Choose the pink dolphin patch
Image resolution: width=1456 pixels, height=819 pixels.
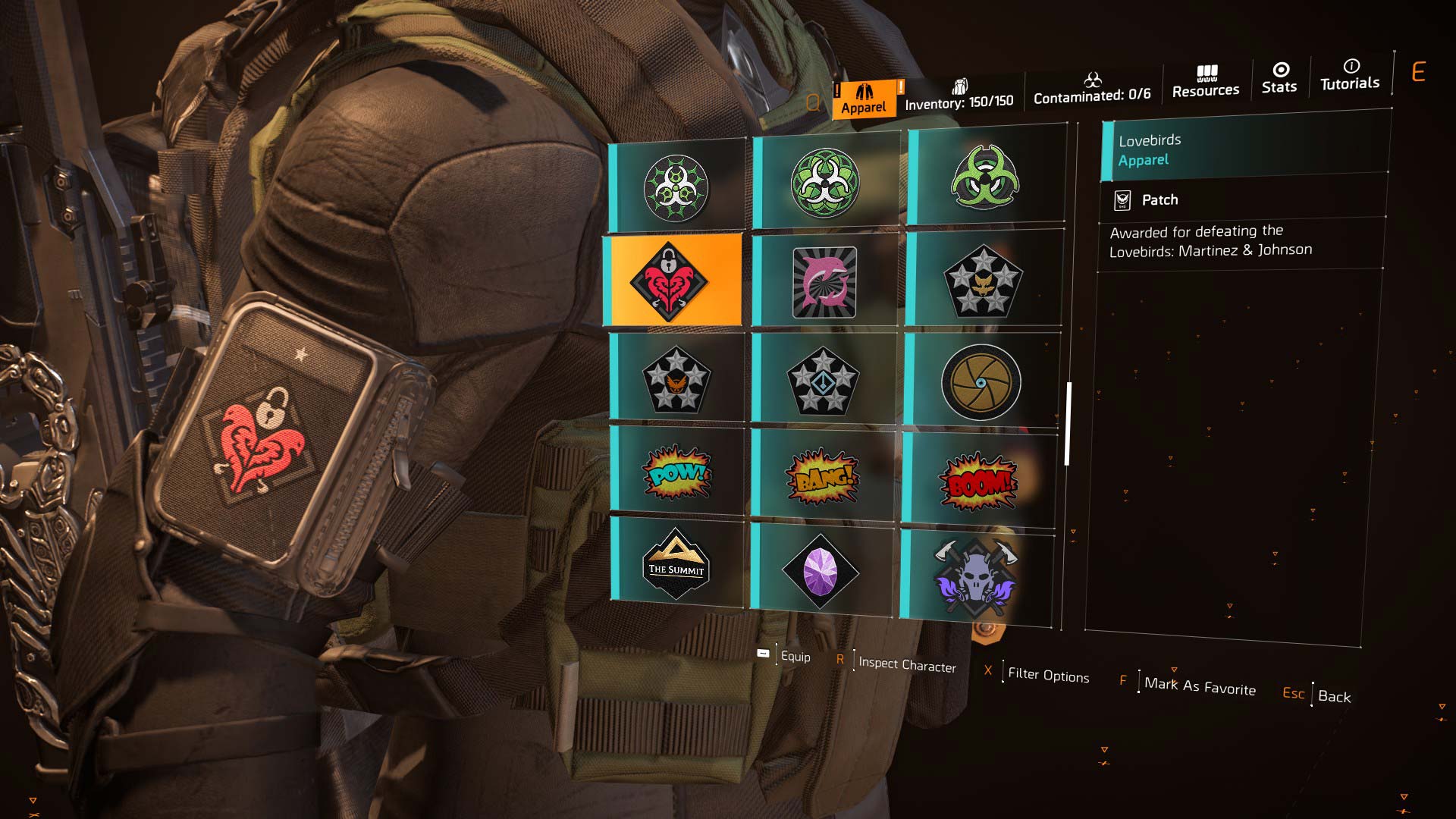(x=824, y=281)
